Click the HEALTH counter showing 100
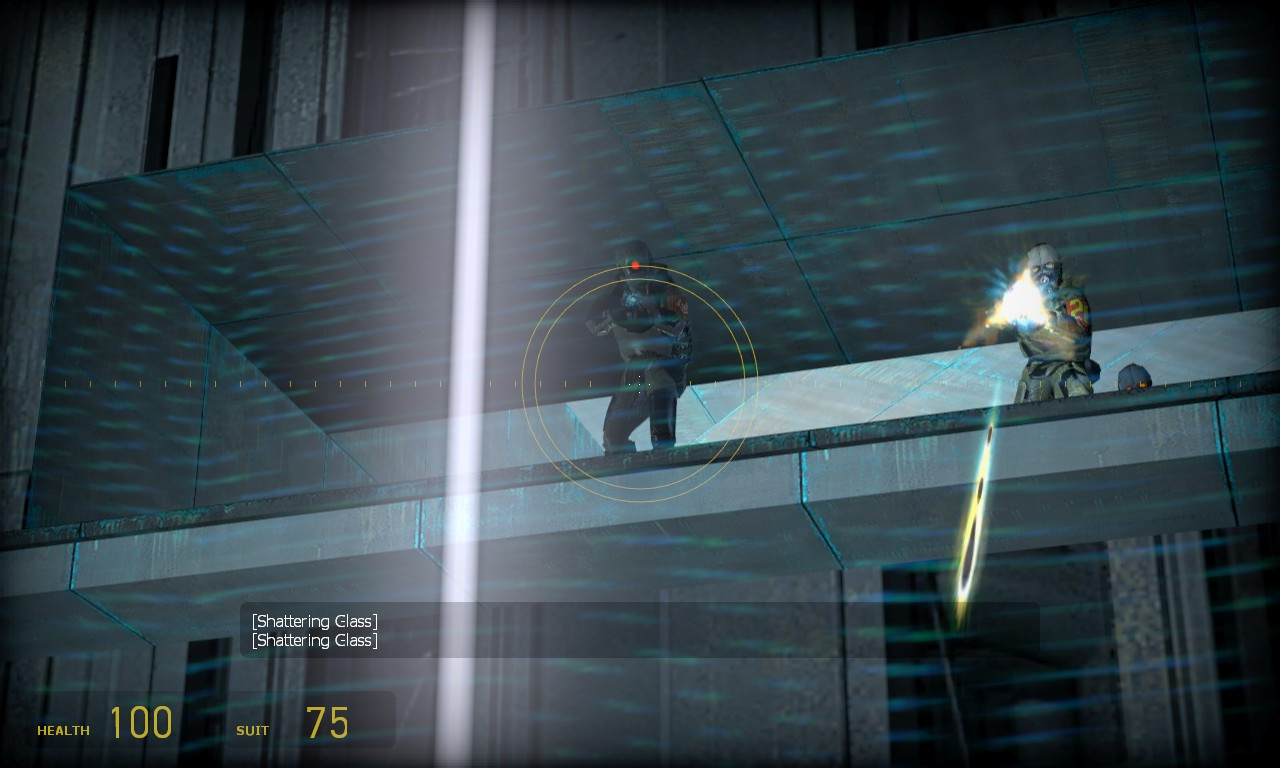 [x=143, y=721]
